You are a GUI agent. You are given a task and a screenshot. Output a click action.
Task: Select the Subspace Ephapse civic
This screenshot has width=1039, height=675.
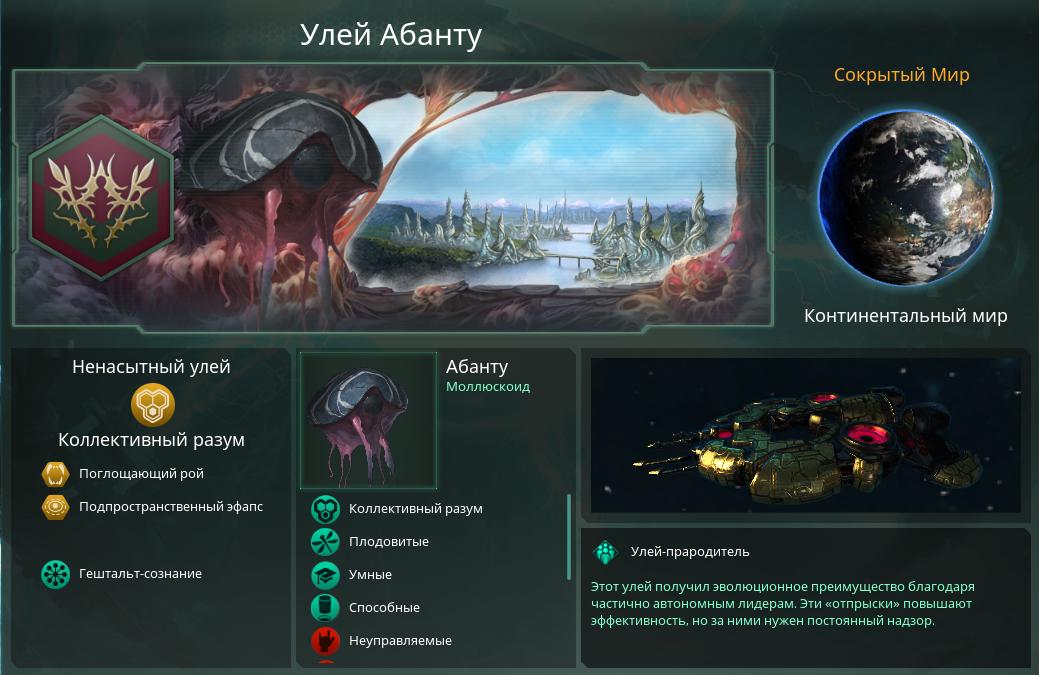click(55, 507)
